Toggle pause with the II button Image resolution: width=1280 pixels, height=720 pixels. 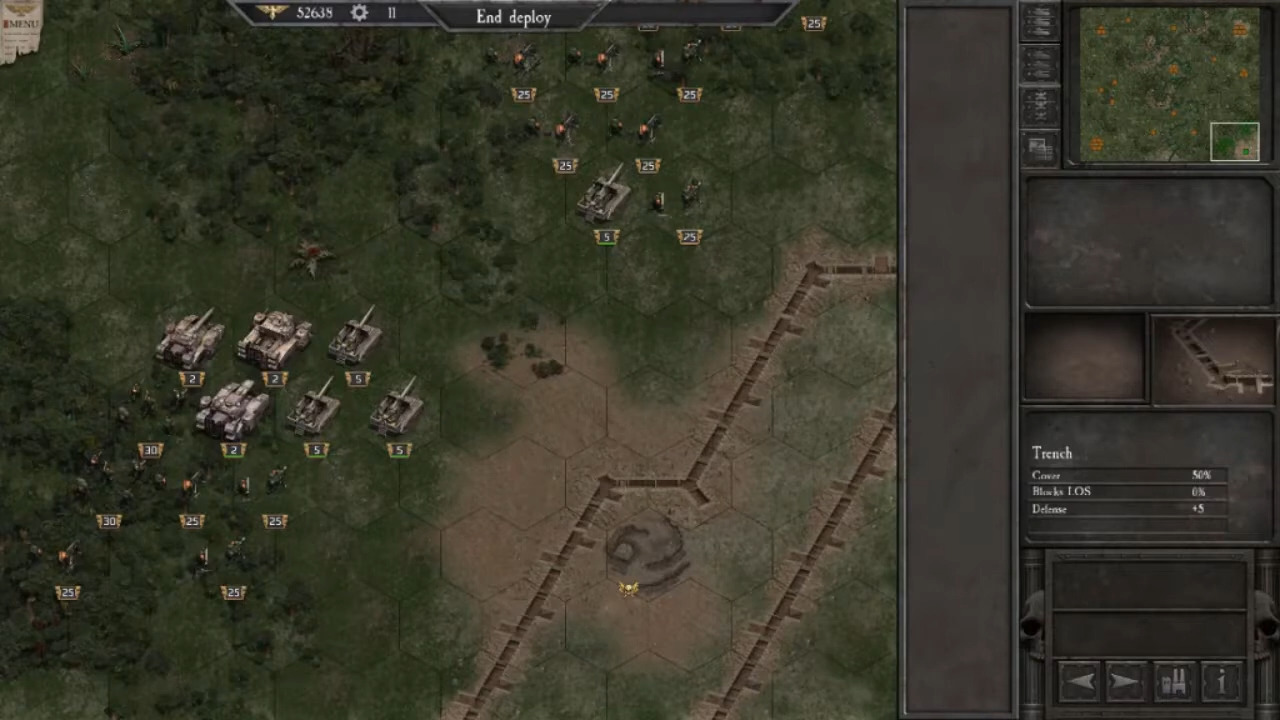point(391,13)
